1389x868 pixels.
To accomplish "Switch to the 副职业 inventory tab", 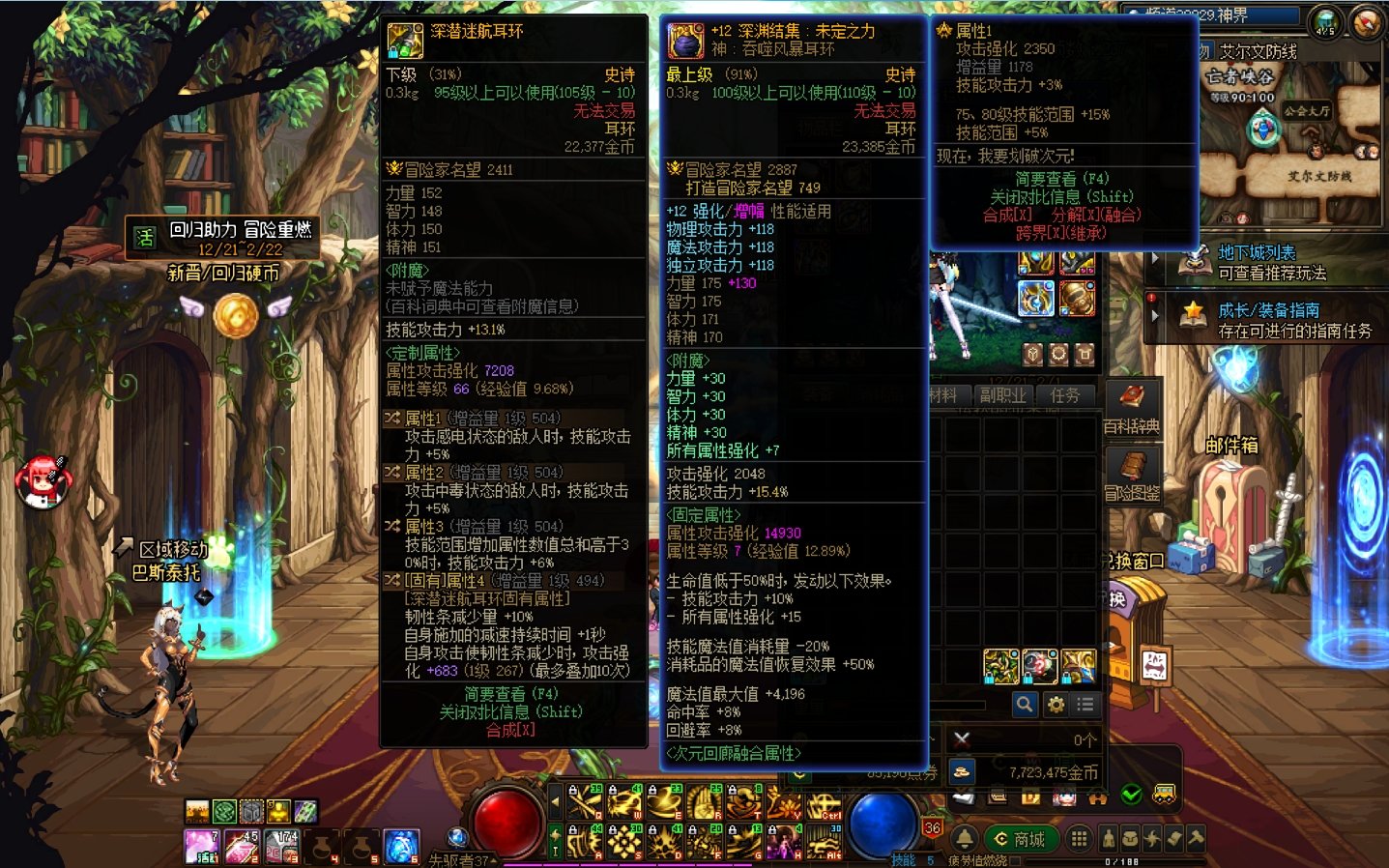I will coord(1005,394).
